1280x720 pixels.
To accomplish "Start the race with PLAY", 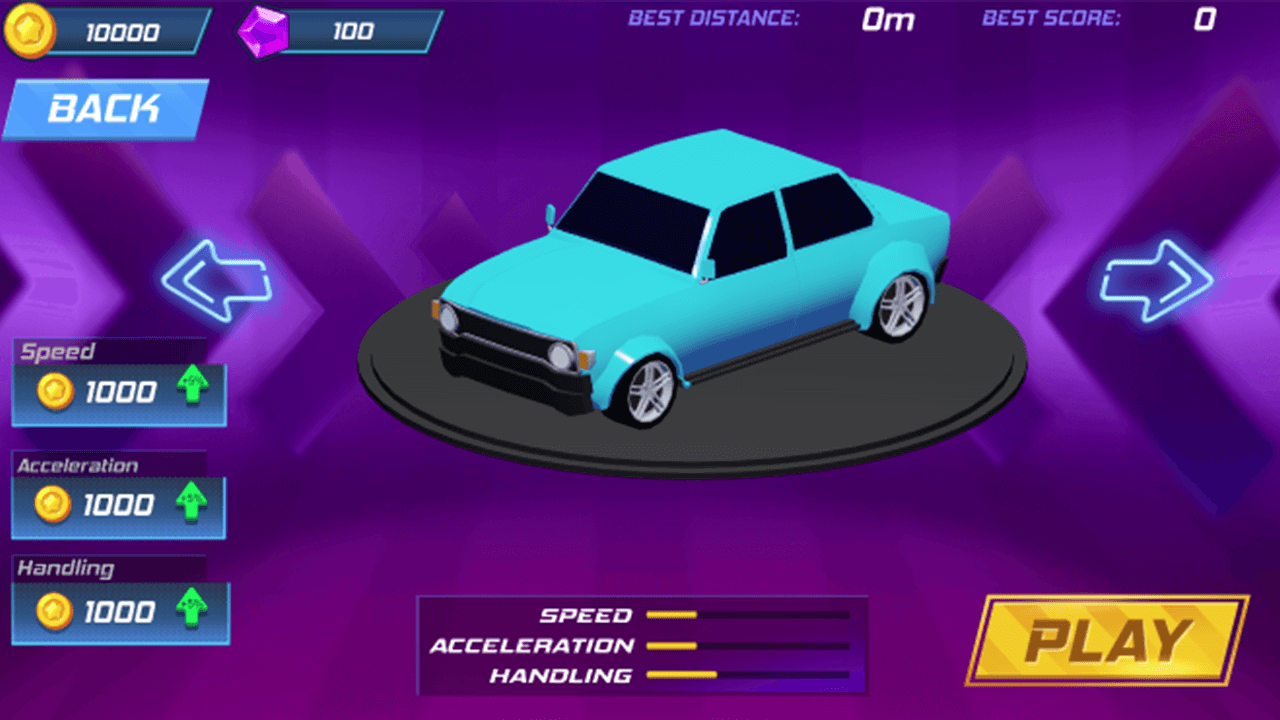I will (1107, 640).
